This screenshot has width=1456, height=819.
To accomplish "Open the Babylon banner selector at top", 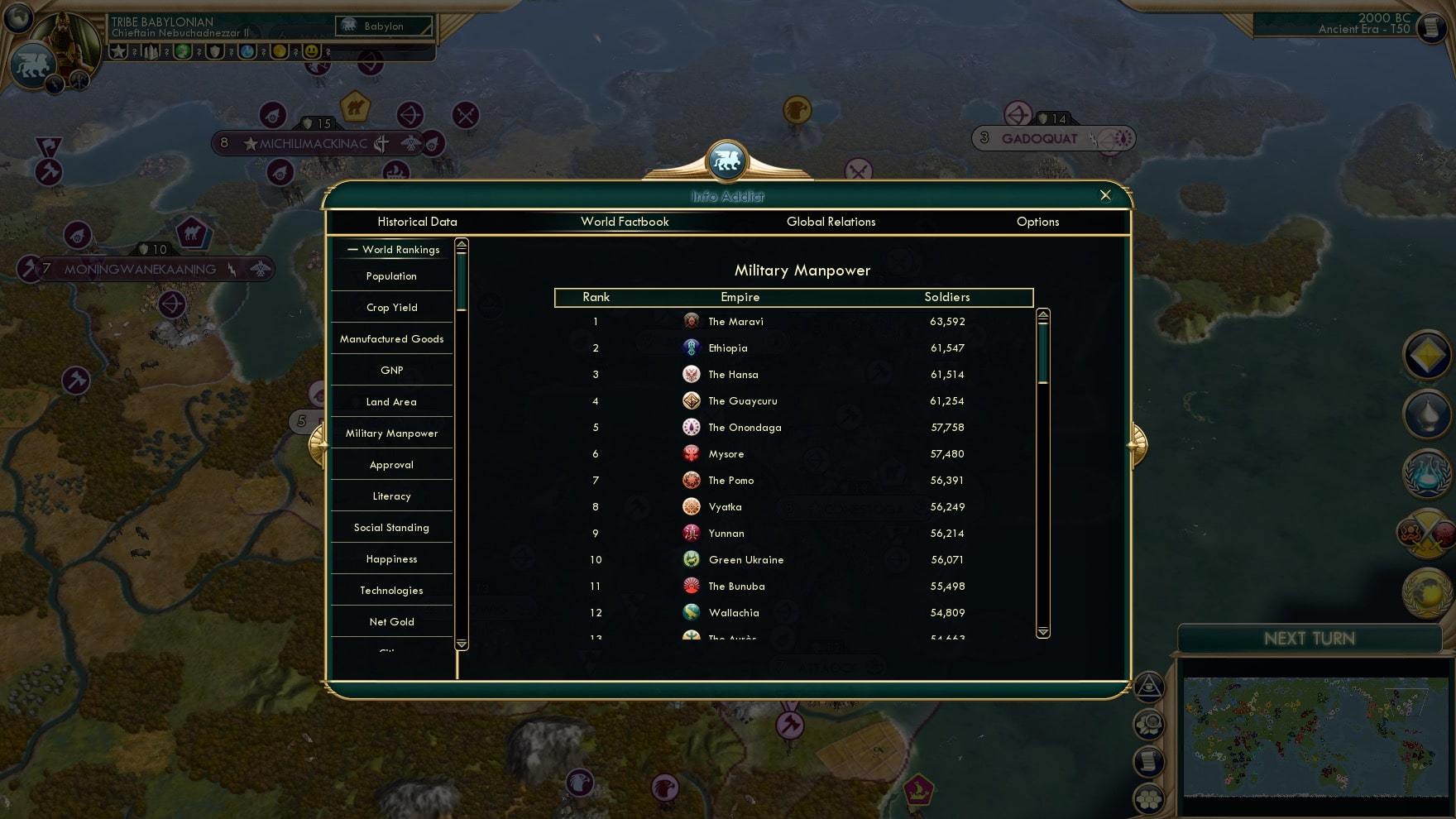I will 382,26.
